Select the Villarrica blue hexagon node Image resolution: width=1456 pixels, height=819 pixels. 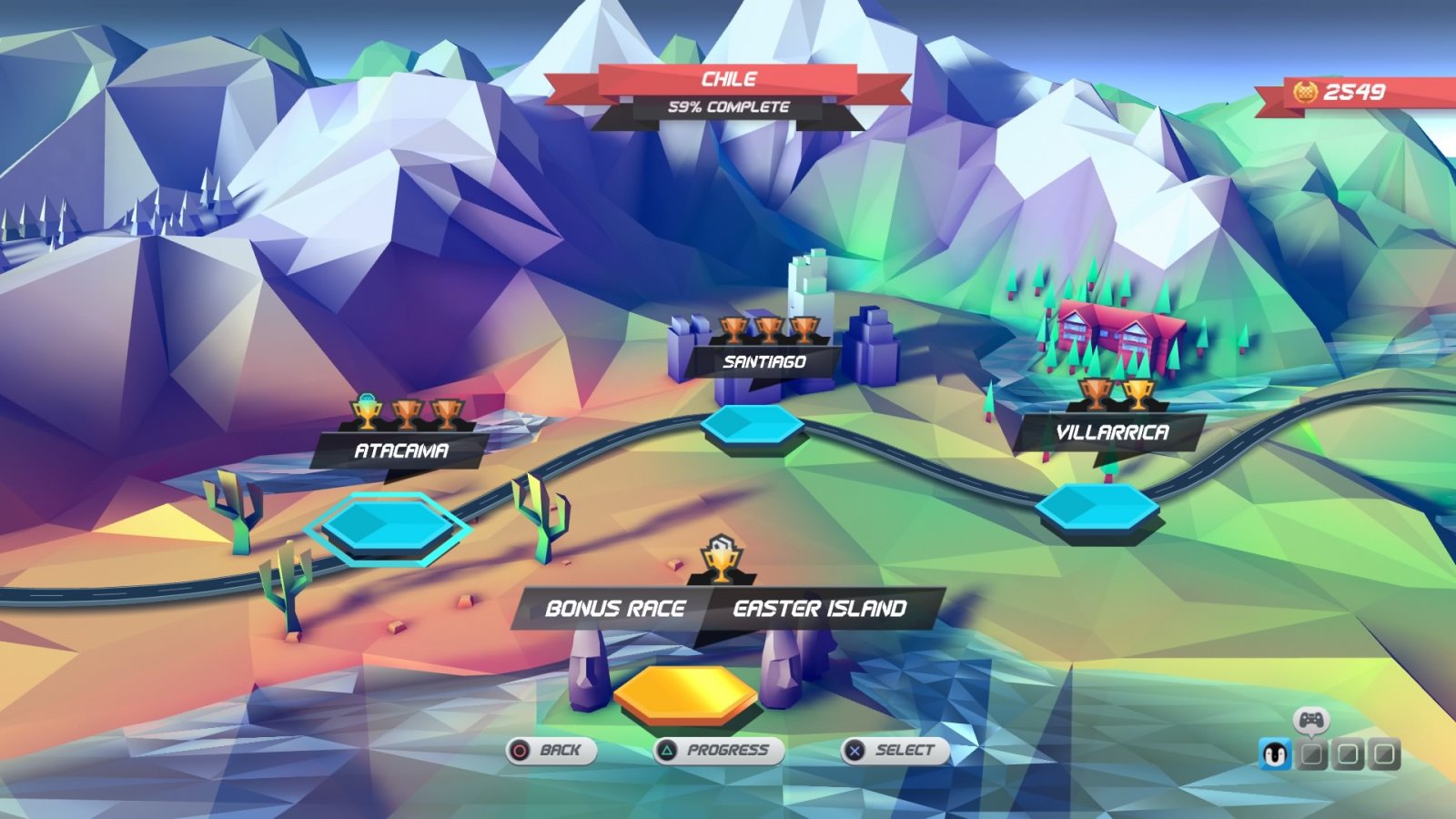click(x=1097, y=506)
